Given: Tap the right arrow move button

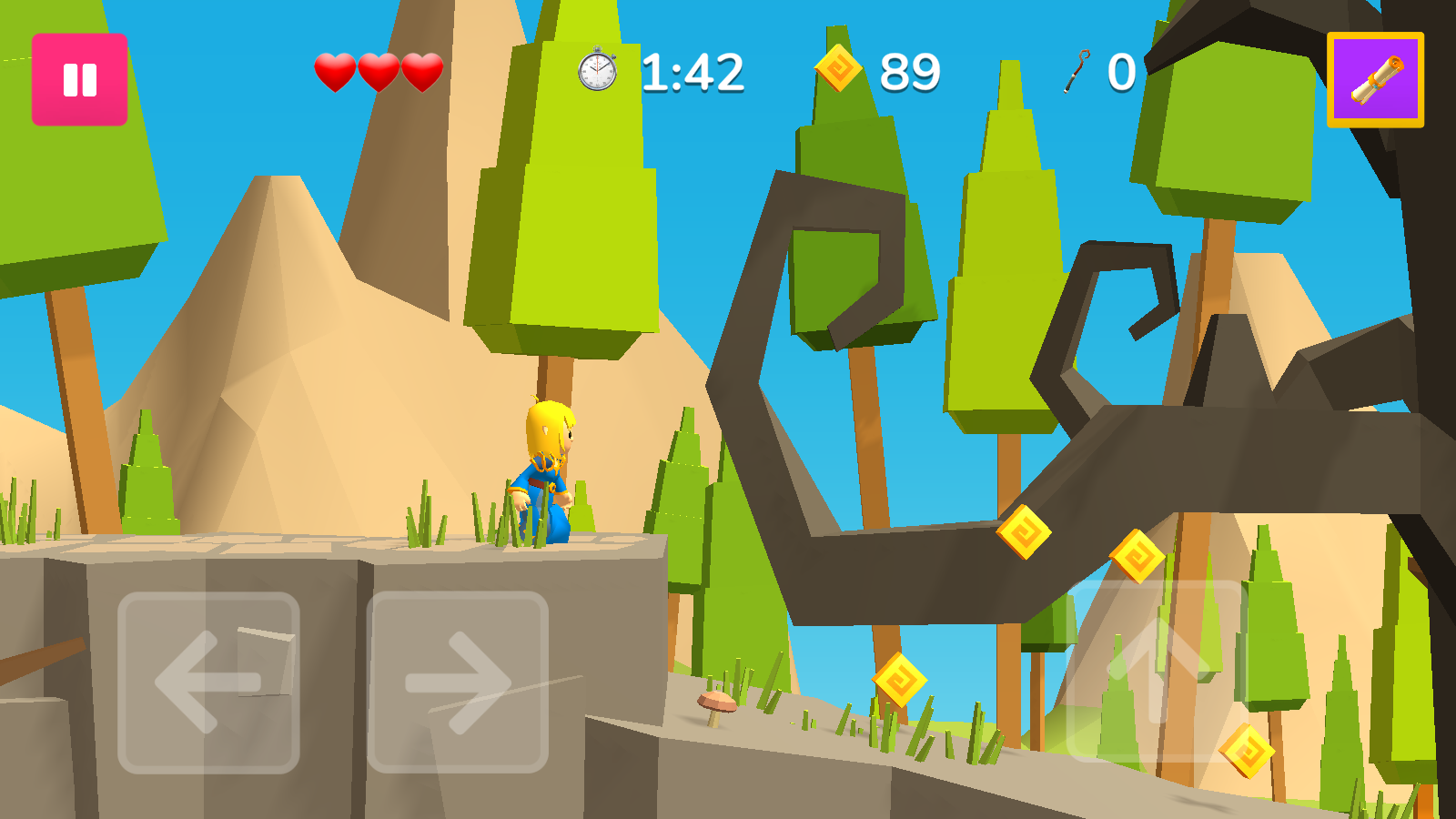Looking at the screenshot, I should pos(458,682).
